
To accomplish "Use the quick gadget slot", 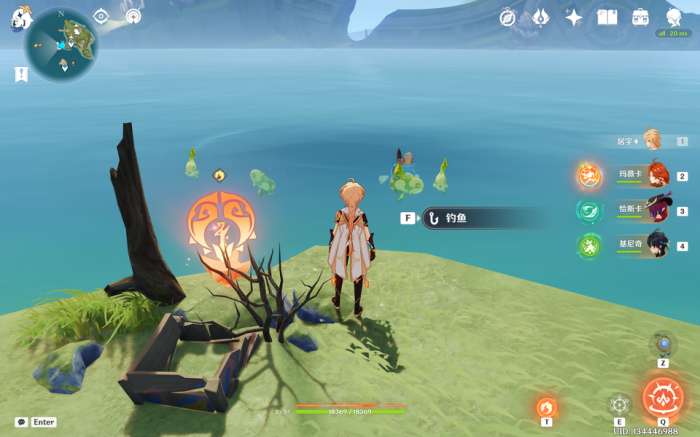I will coord(662,345).
